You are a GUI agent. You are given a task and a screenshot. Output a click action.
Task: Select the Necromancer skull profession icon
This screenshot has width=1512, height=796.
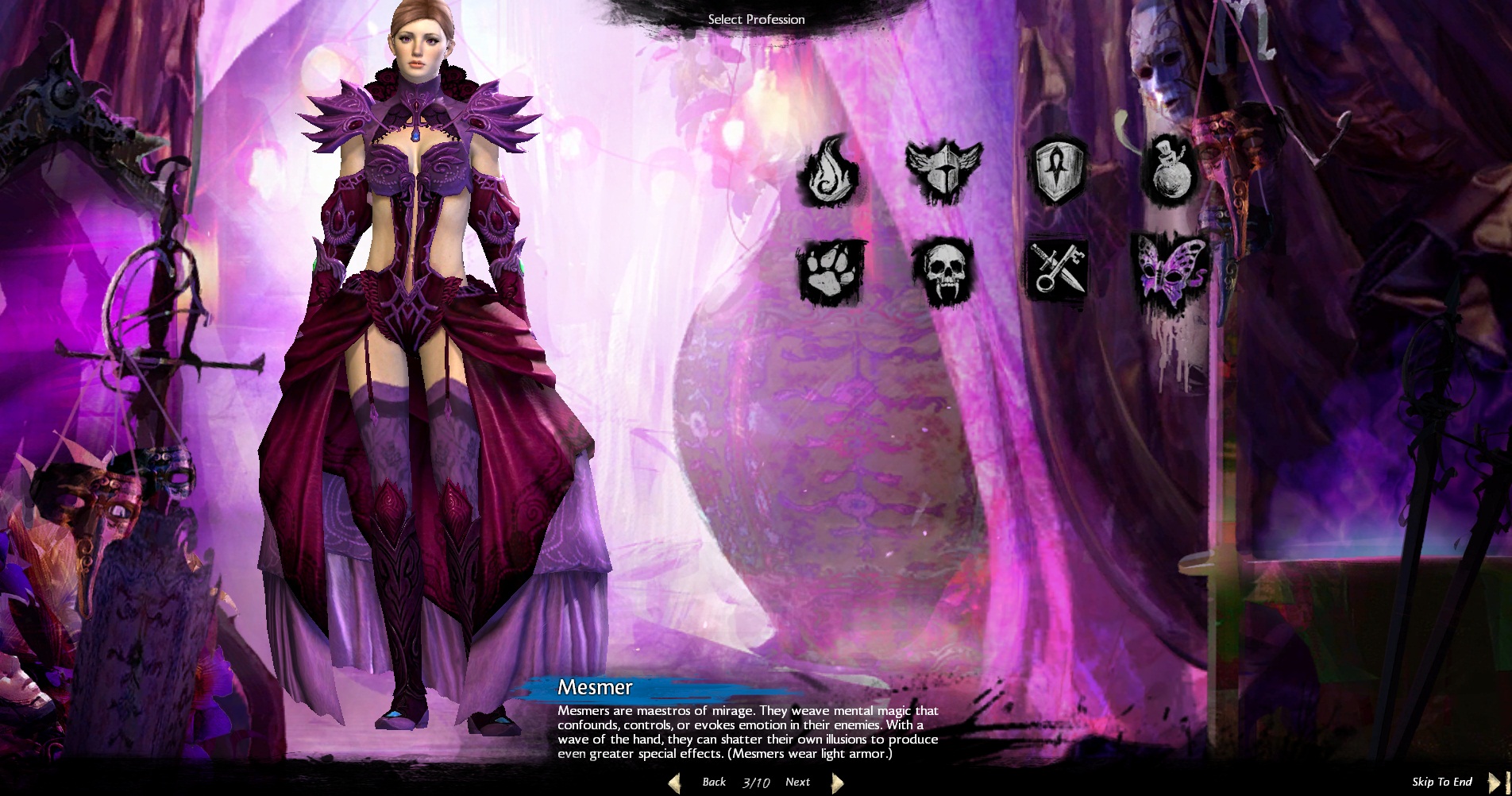[943, 270]
